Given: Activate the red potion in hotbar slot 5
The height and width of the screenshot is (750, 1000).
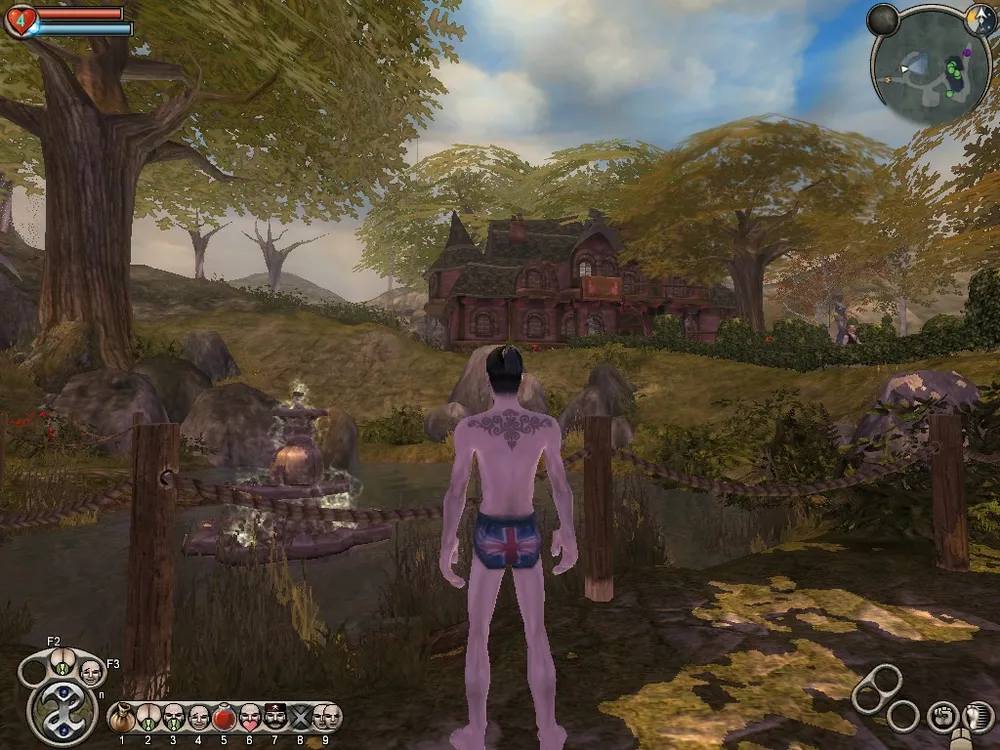Looking at the screenshot, I should [224, 717].
